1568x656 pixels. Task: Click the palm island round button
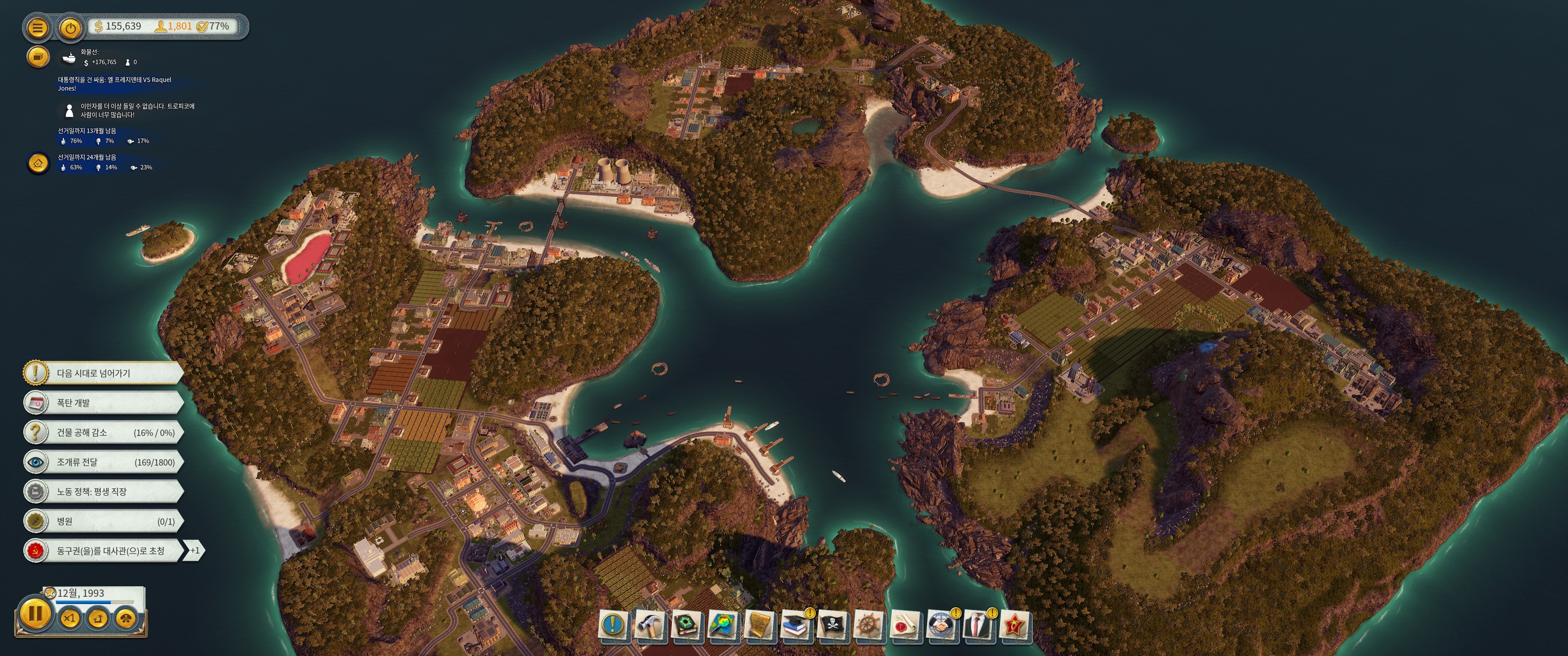click(x=98, y=618)
